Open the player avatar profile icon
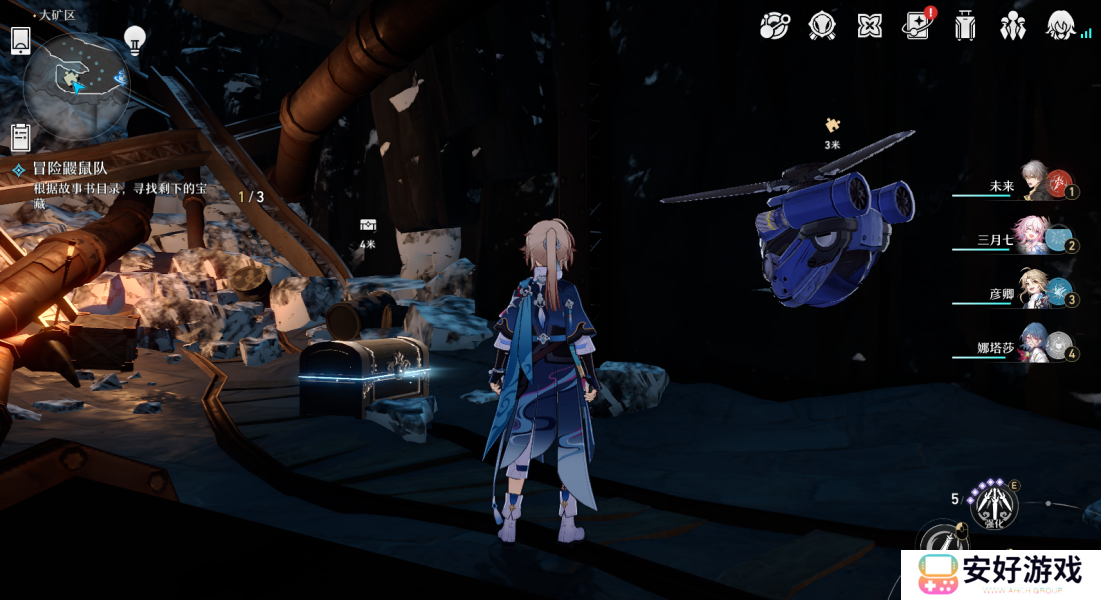The width and height of the screenshot is (1101, 600). [x=1061, y=26]
